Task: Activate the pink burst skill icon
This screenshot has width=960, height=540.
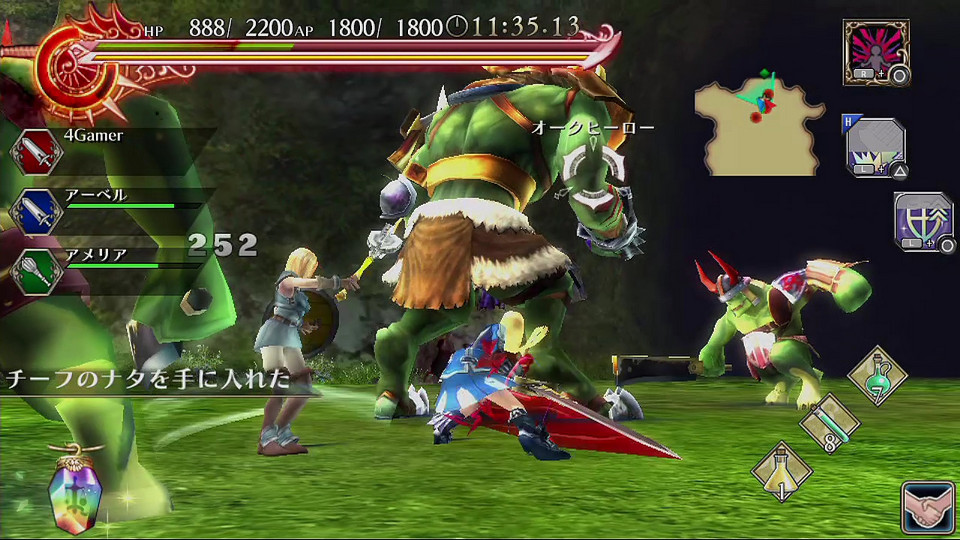Action: [875, 51]
